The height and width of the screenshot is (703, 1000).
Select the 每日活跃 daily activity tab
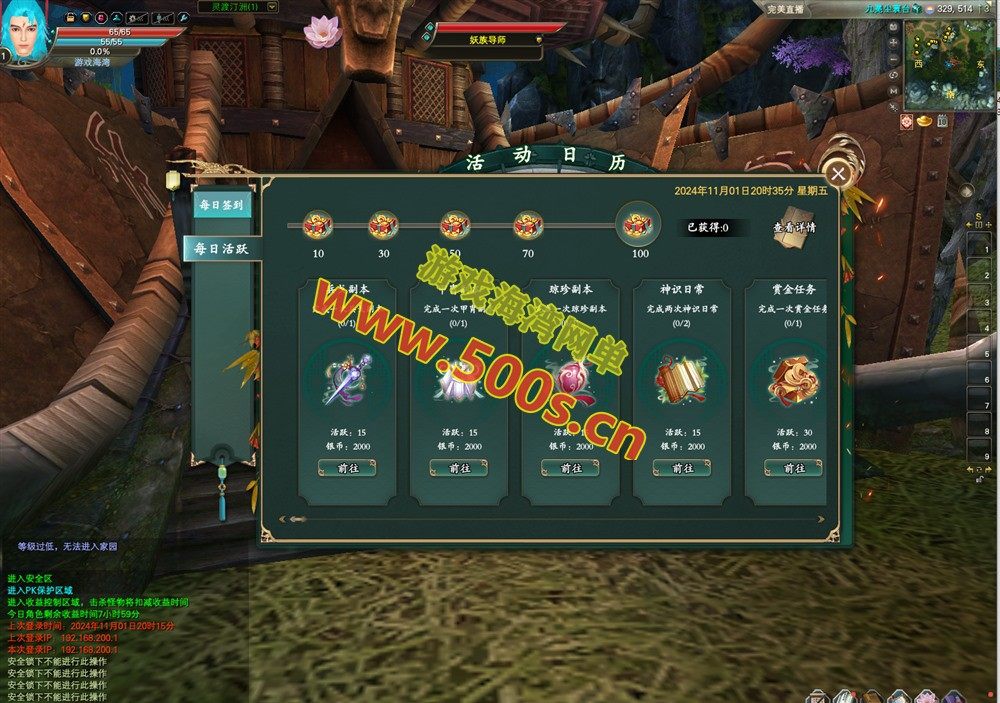tap(221, 248)
